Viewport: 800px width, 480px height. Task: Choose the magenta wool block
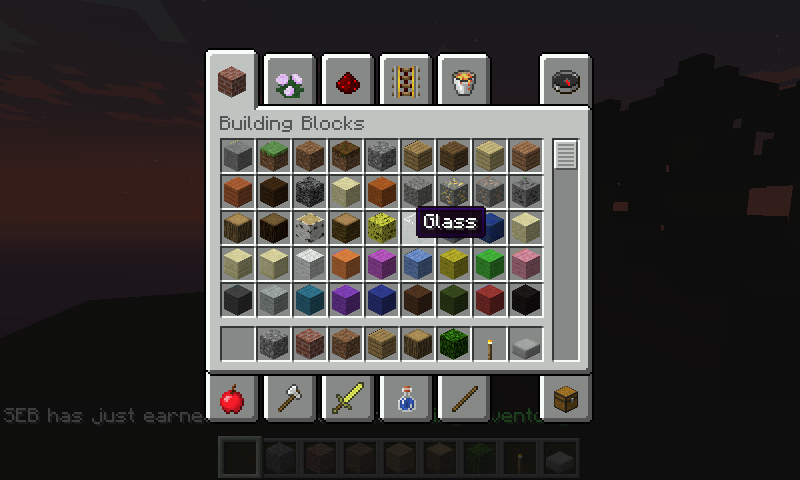[x=381, y=264]
